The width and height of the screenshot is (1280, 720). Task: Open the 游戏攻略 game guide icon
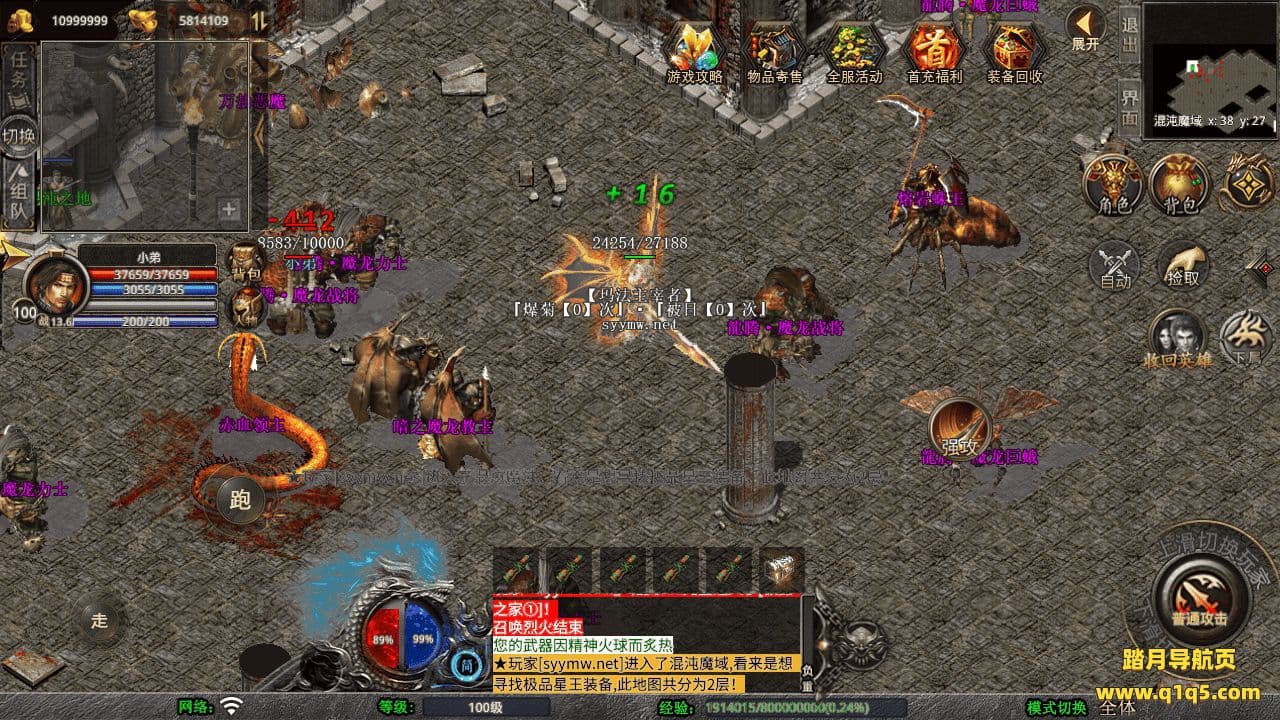[695, 50]
